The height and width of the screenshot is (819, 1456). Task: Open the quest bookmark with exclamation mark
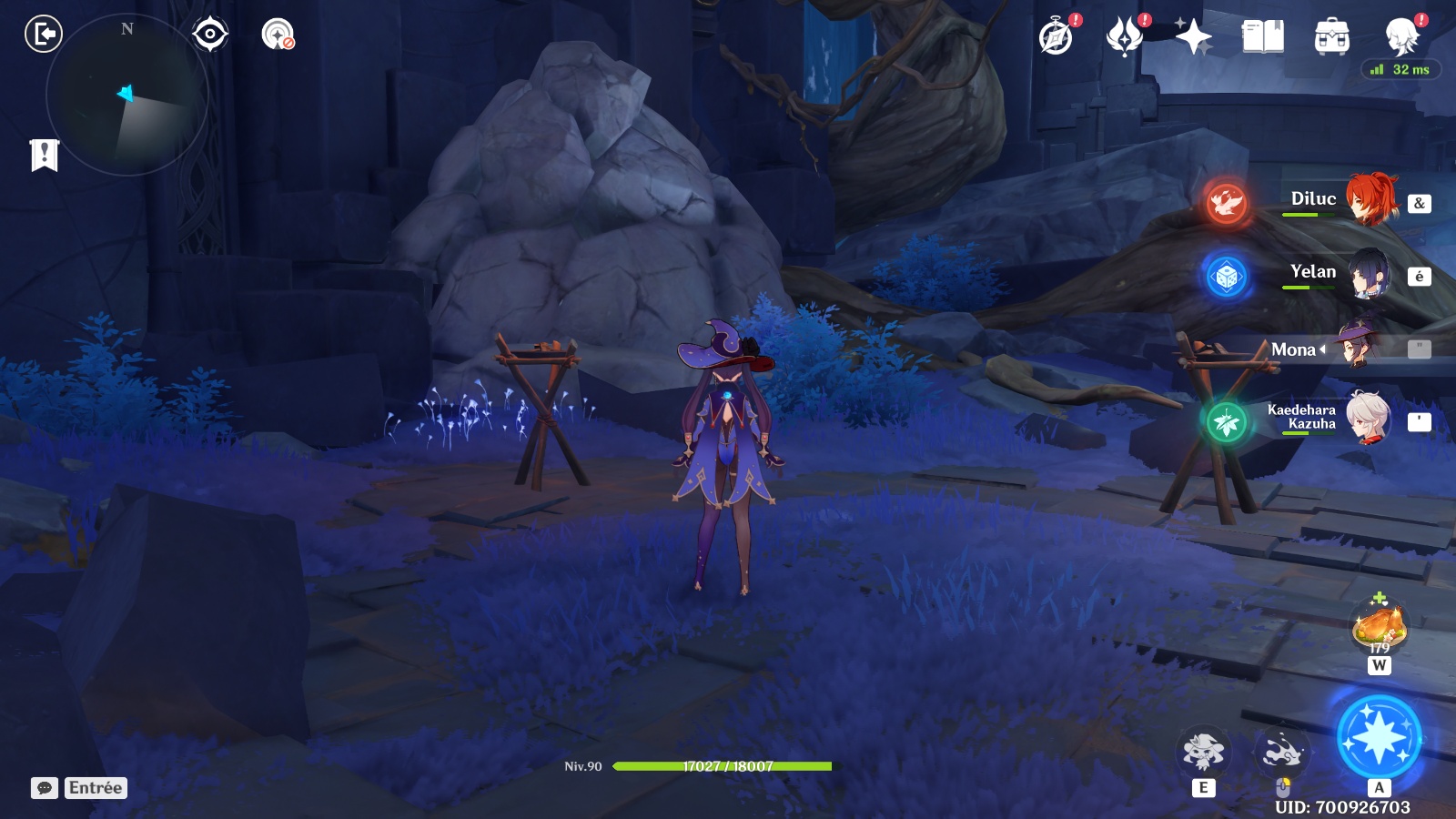[44, 155]
